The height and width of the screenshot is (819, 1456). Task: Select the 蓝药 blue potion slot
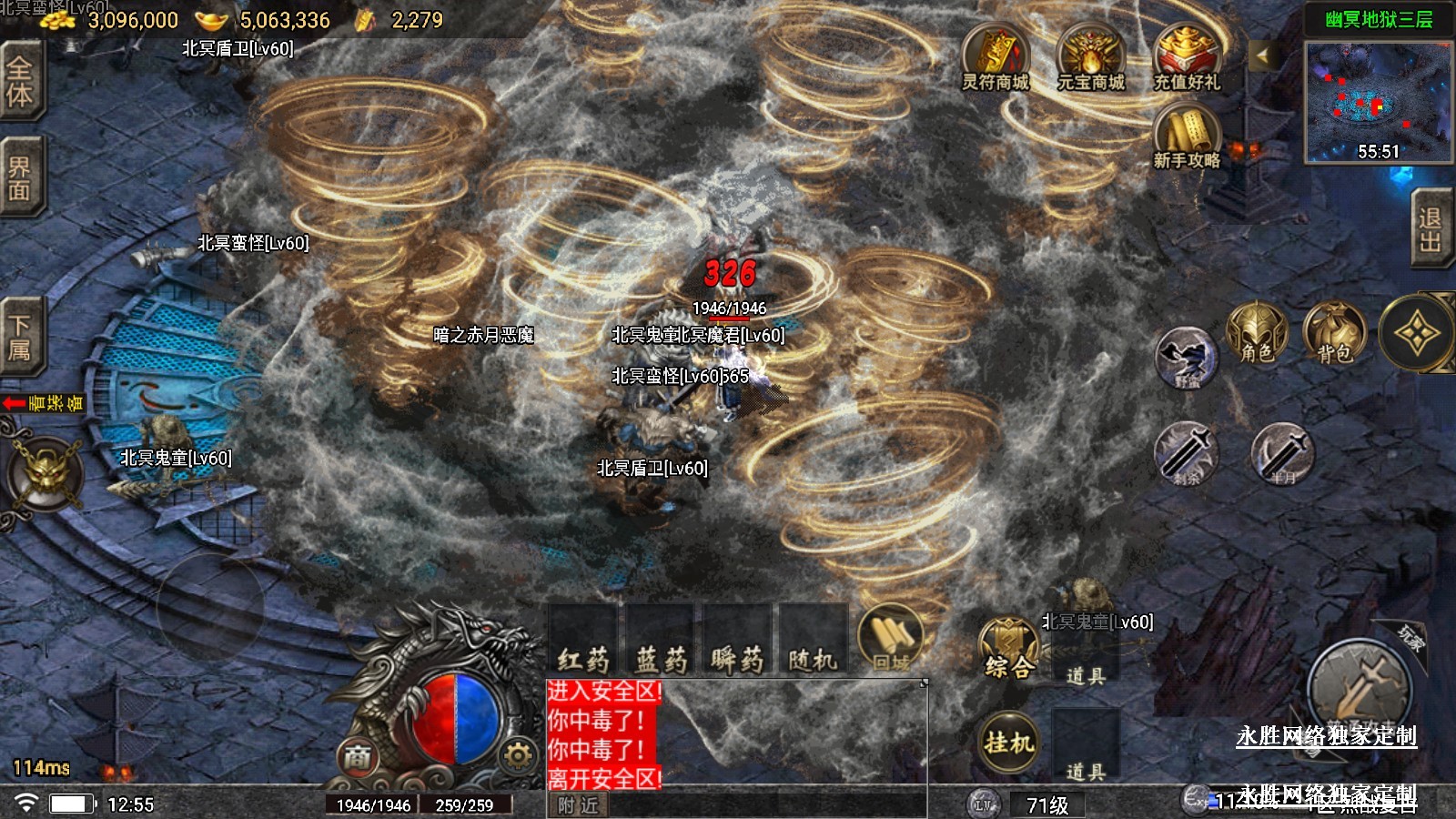[661, 641]
